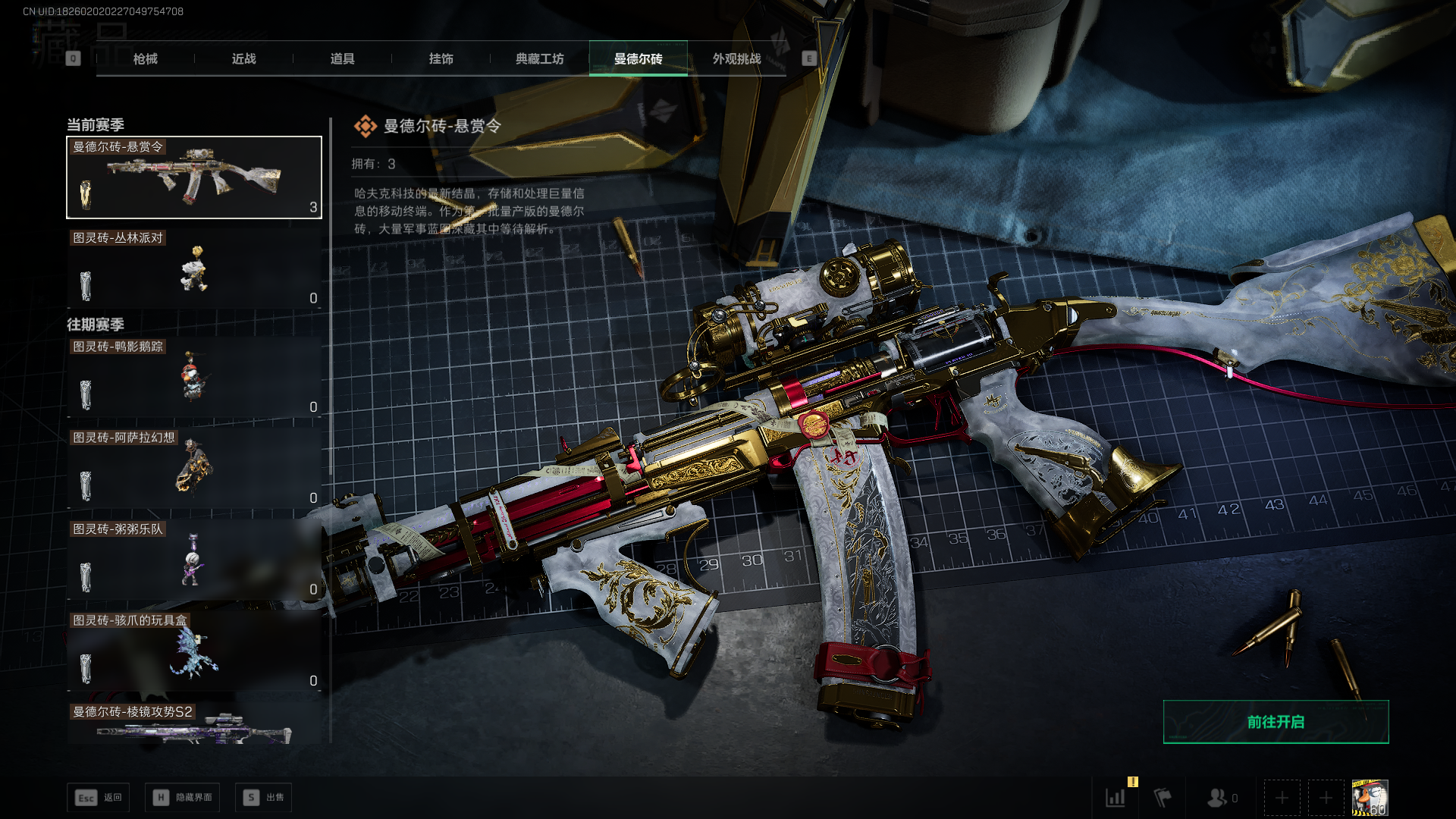The image size is (1456, 819).
Task: Switch to the 枪械 tab
Action: [x=145, y=58]
